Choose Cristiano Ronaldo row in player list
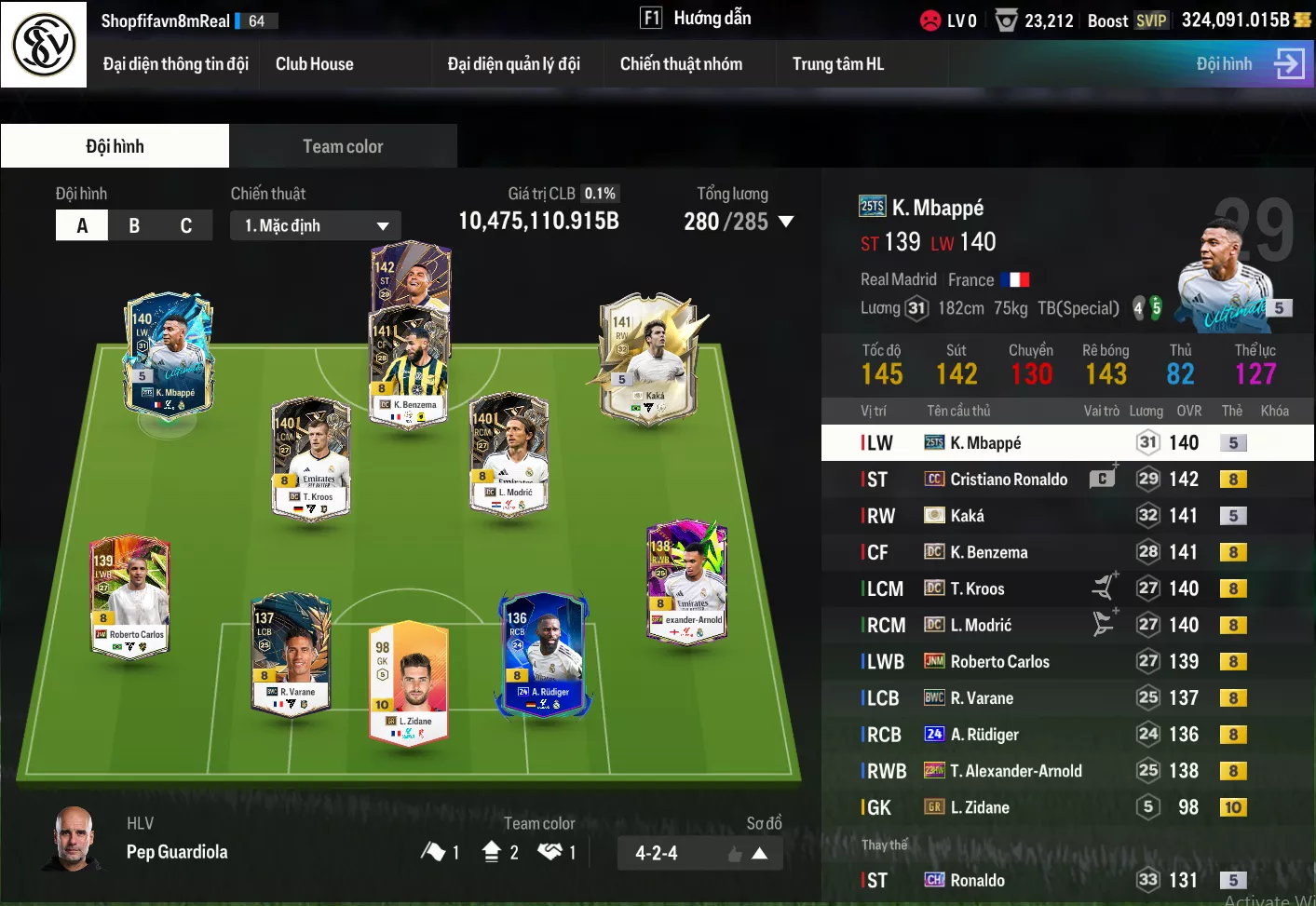The image size is (1316, 906). [1008, 480]
